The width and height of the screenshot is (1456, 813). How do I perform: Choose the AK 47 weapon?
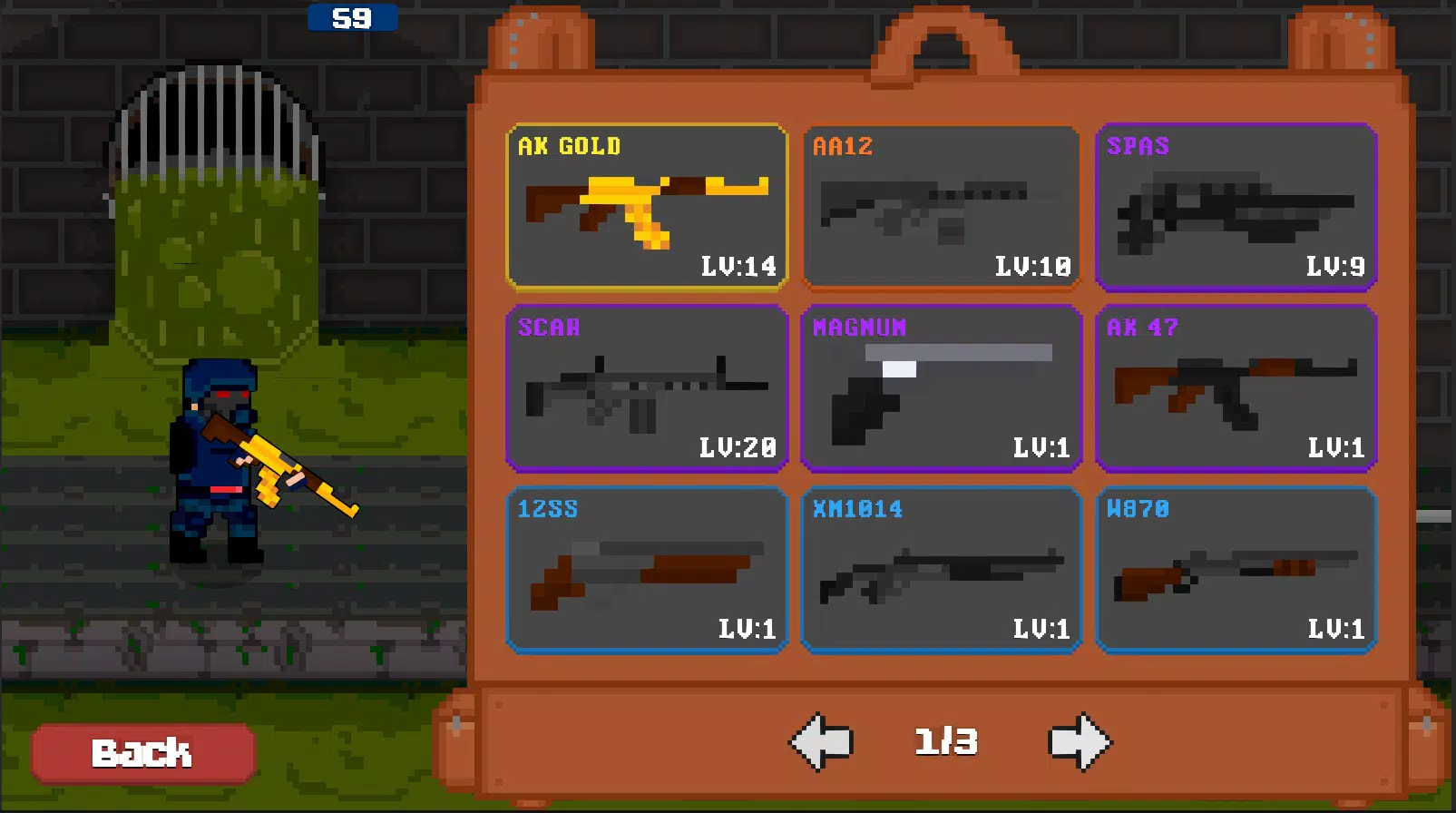pyautogui.click(x=1235, y=388)
